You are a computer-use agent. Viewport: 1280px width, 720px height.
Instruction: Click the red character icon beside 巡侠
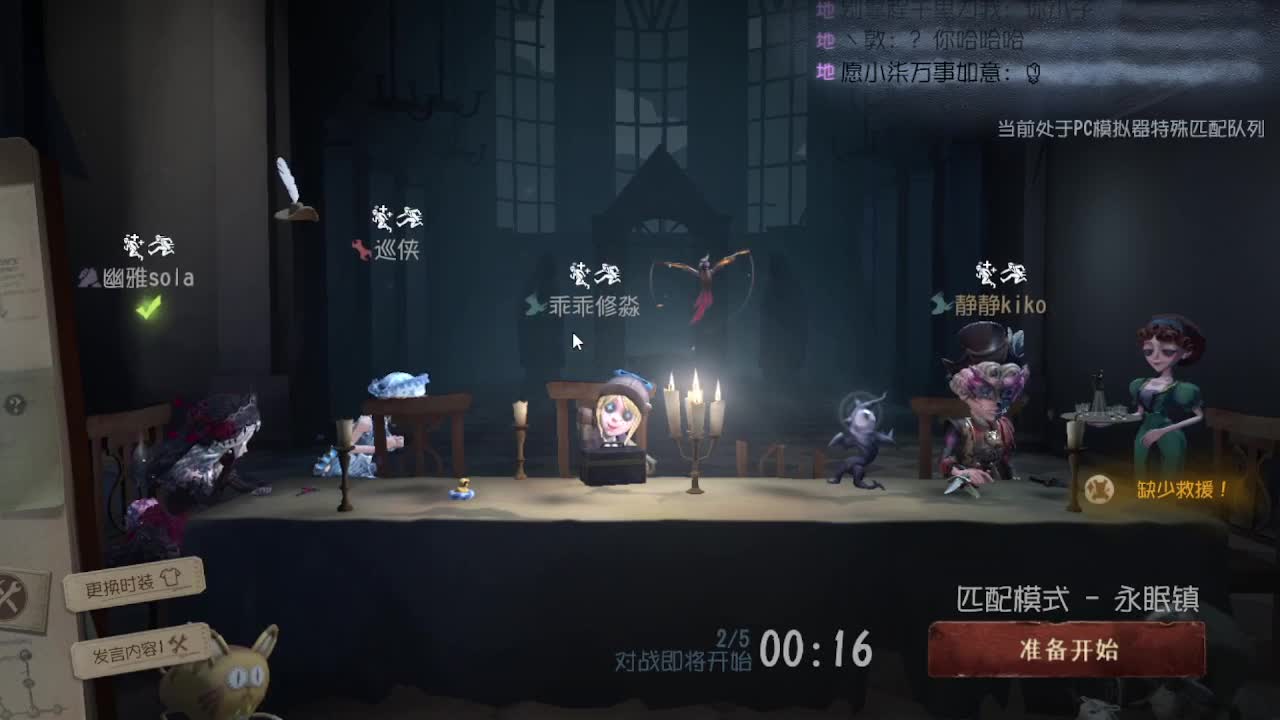pyautogui.click(x=362, y=252)
